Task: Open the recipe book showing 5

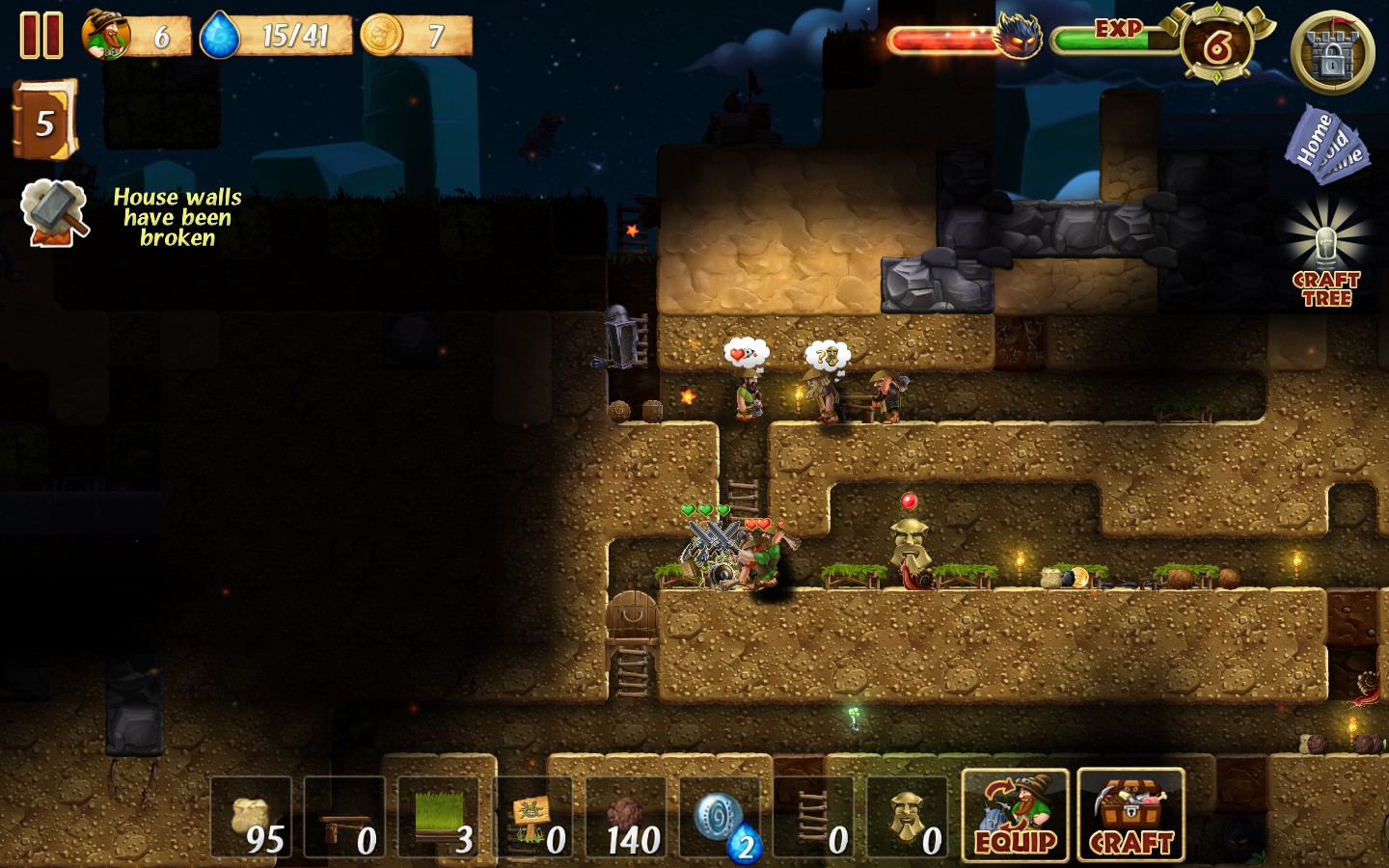Action: pos(43,121)
